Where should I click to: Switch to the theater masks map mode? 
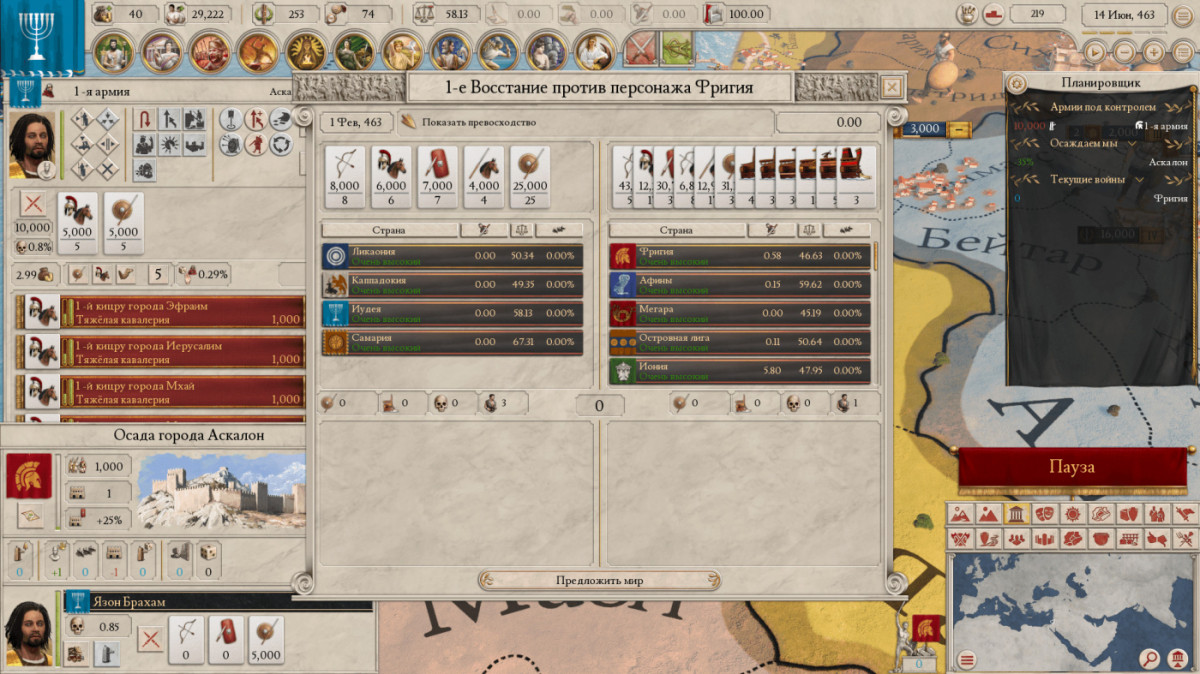click(1044, 515)
